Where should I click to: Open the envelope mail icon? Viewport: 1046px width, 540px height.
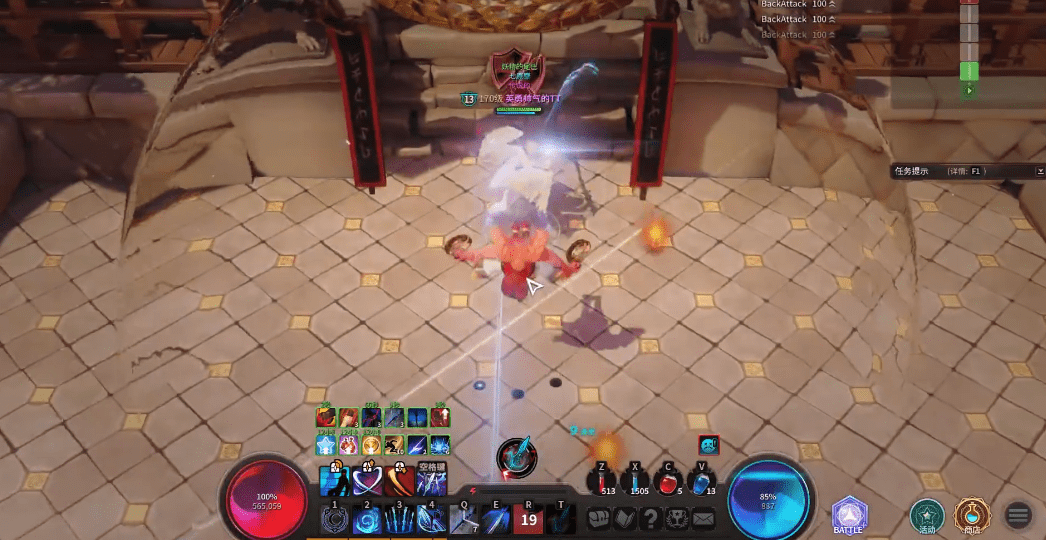click(x=703, y=519)
